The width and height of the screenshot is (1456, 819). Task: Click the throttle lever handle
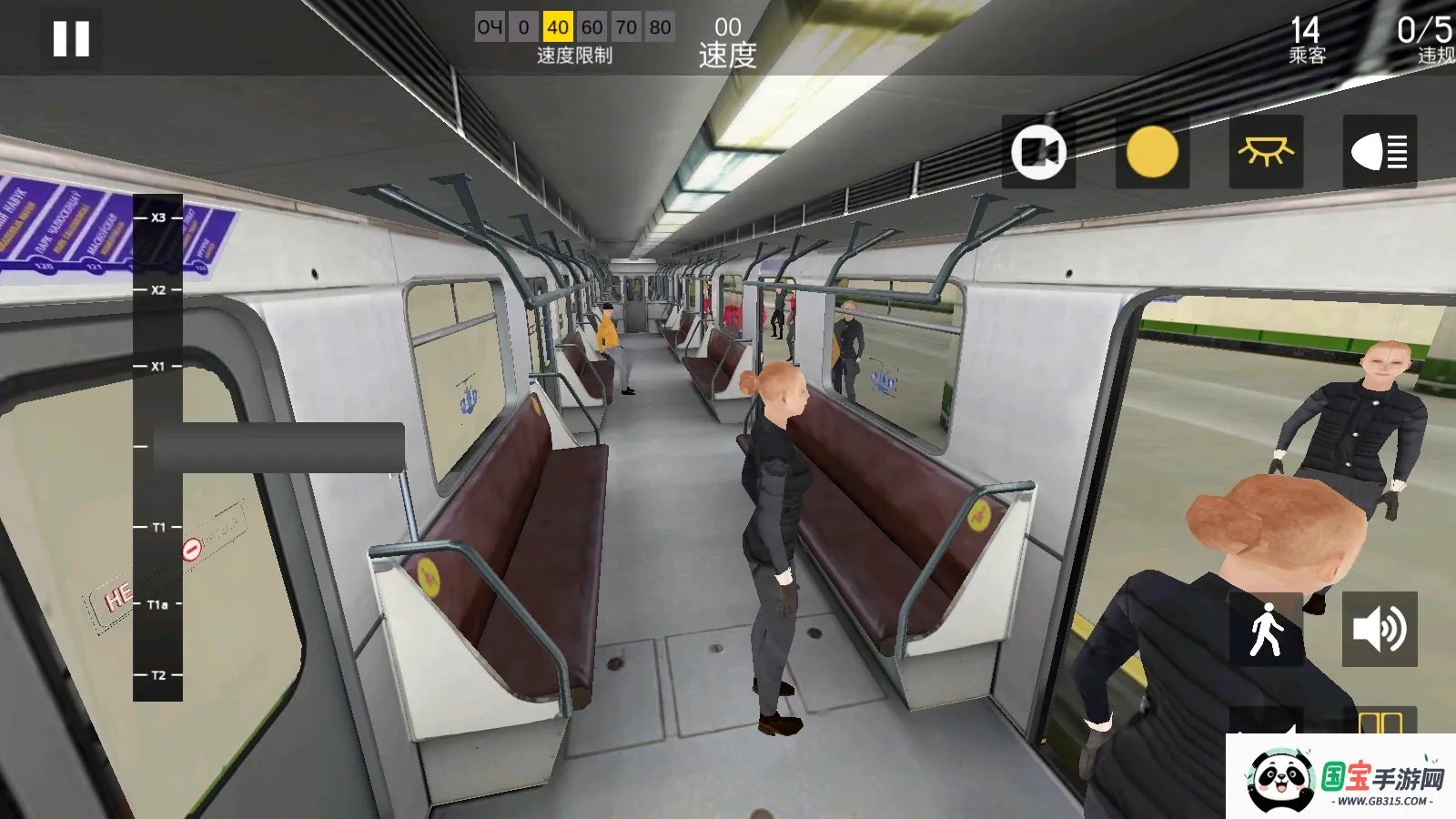278,447
